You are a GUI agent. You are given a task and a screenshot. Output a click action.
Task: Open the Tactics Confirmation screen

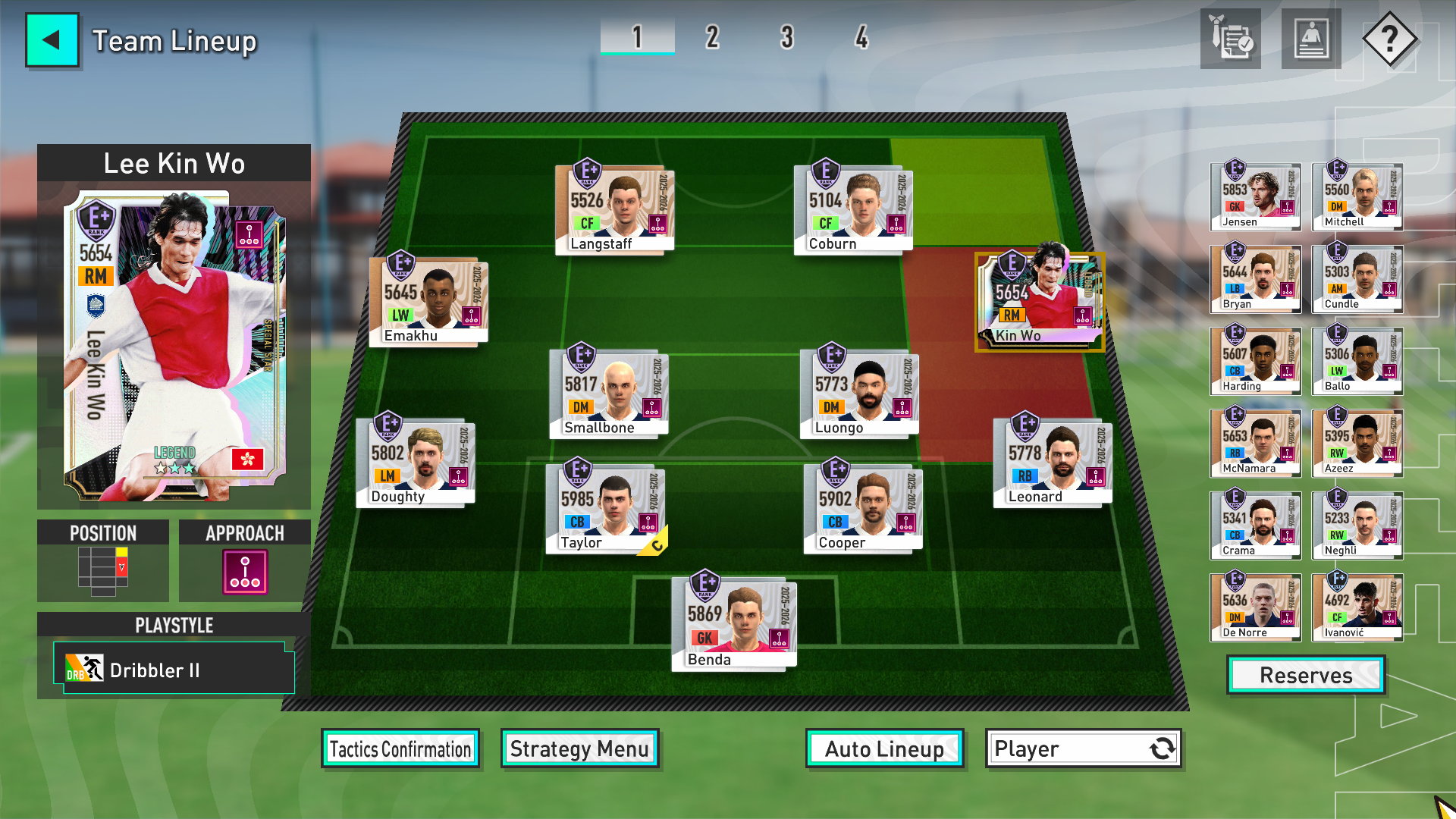(400, 749)
